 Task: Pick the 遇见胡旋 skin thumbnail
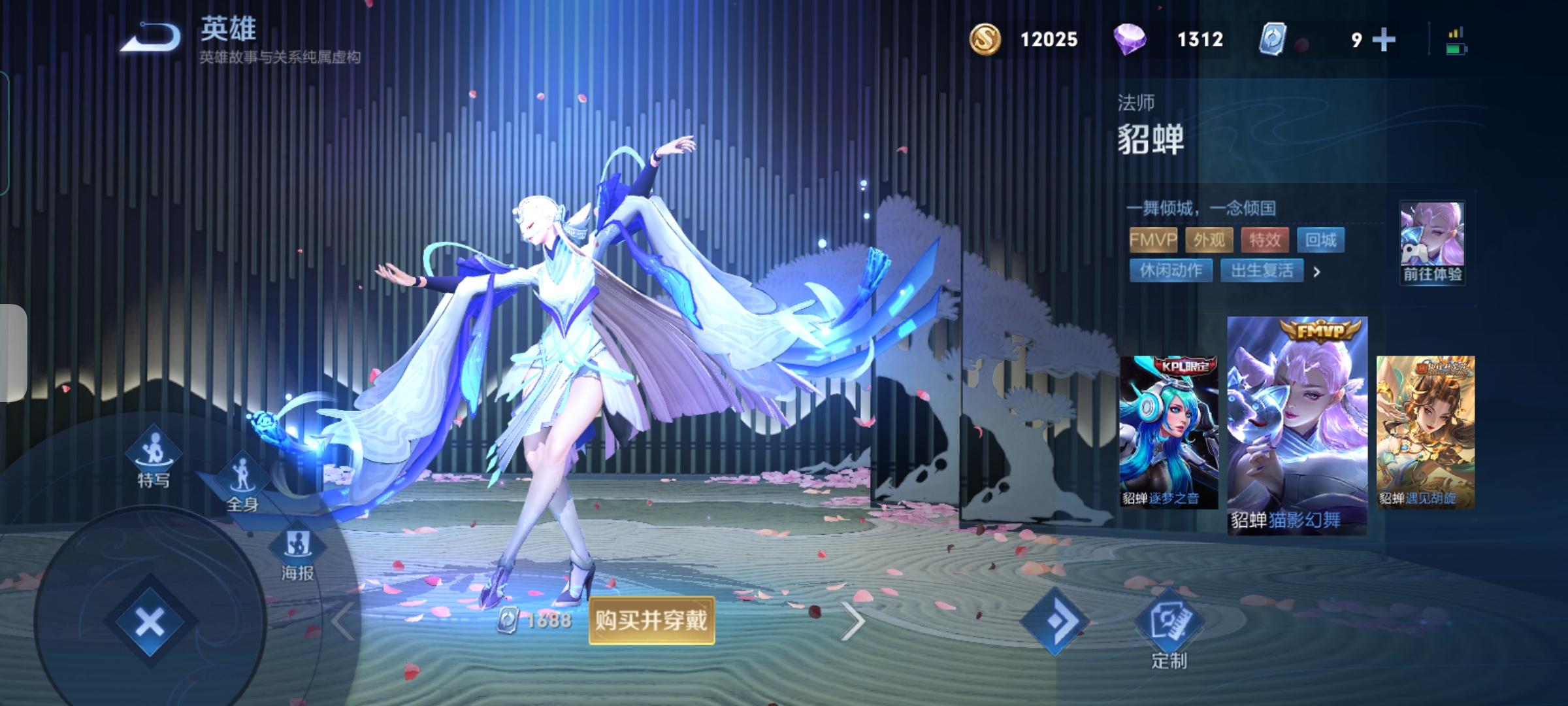[1425, 431]
